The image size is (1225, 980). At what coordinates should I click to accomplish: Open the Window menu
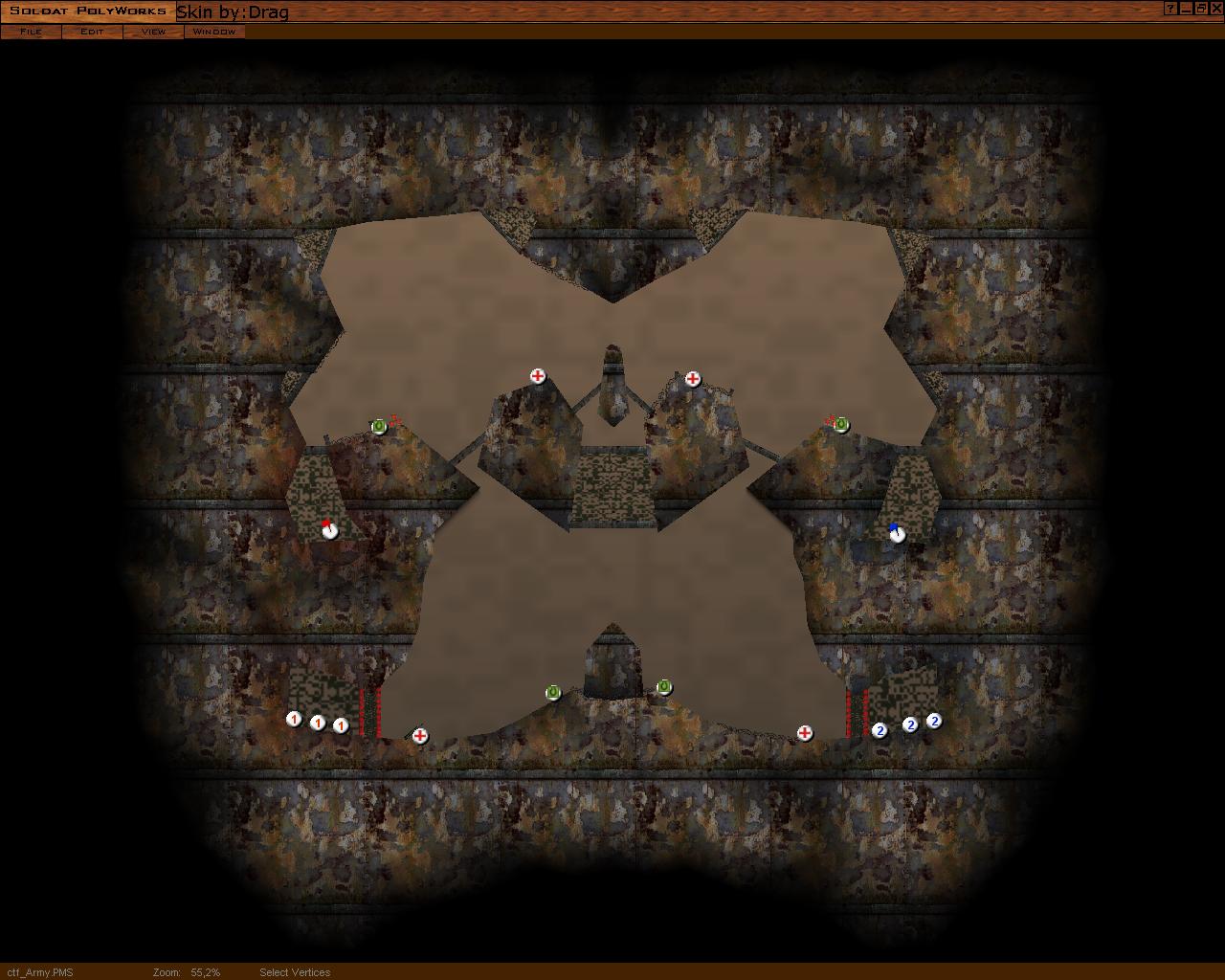(x=214, y=32)
